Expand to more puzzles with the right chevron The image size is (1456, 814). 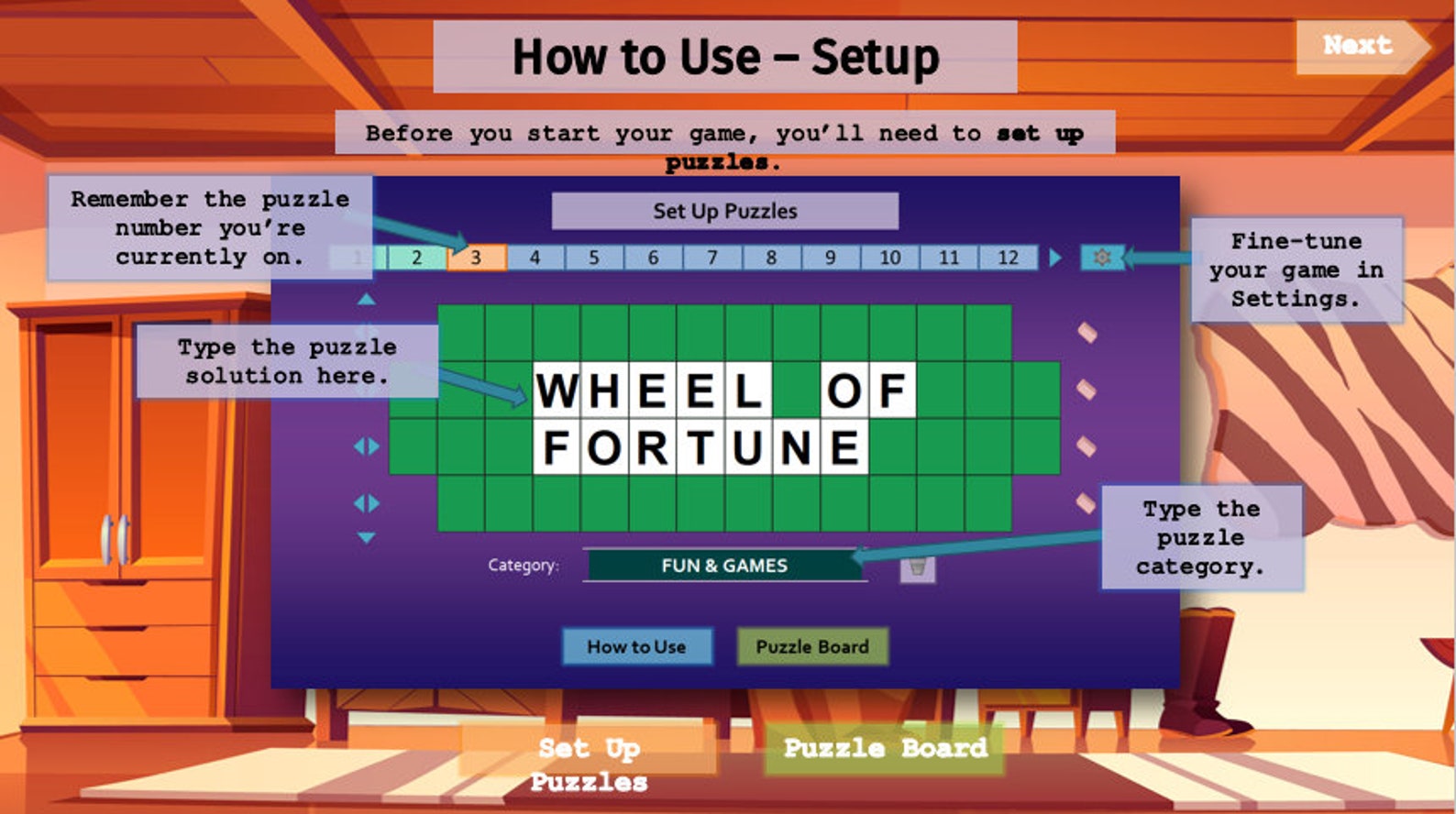[x=1055, y=258]
